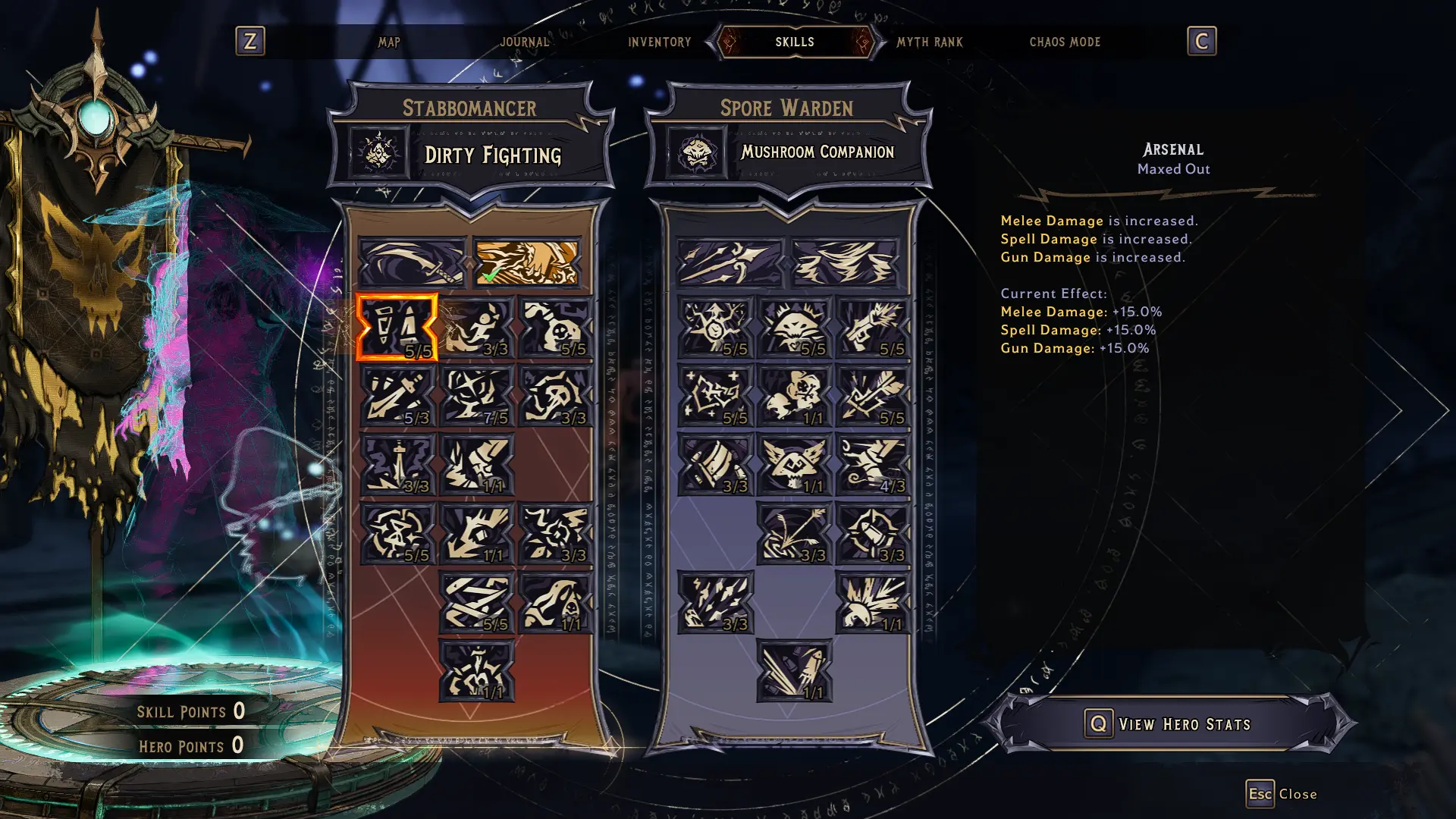Image resolution: width=1456 pixels, height=819 pixels.
Task: Select the Stabbomancer skill showing 5/3
Action: (397, 396)
